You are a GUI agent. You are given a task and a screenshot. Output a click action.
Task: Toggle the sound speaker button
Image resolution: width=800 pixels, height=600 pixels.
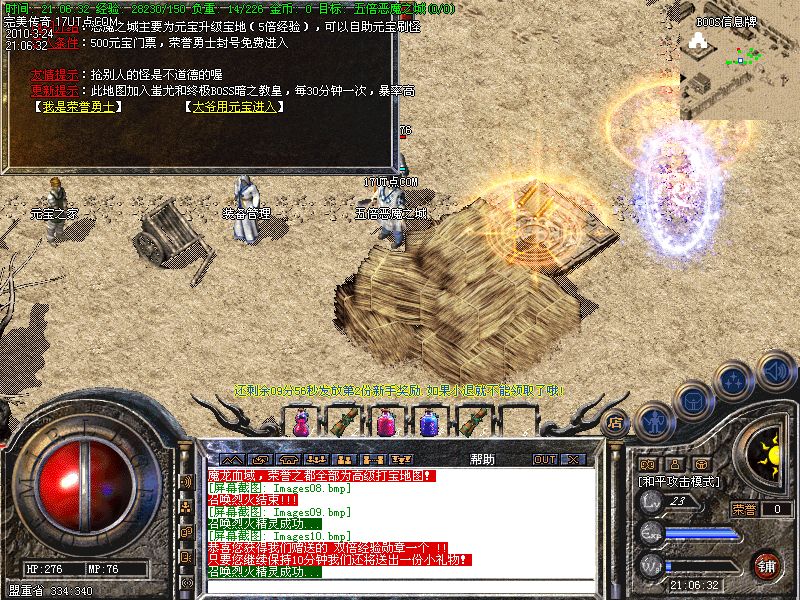(775, 370)
